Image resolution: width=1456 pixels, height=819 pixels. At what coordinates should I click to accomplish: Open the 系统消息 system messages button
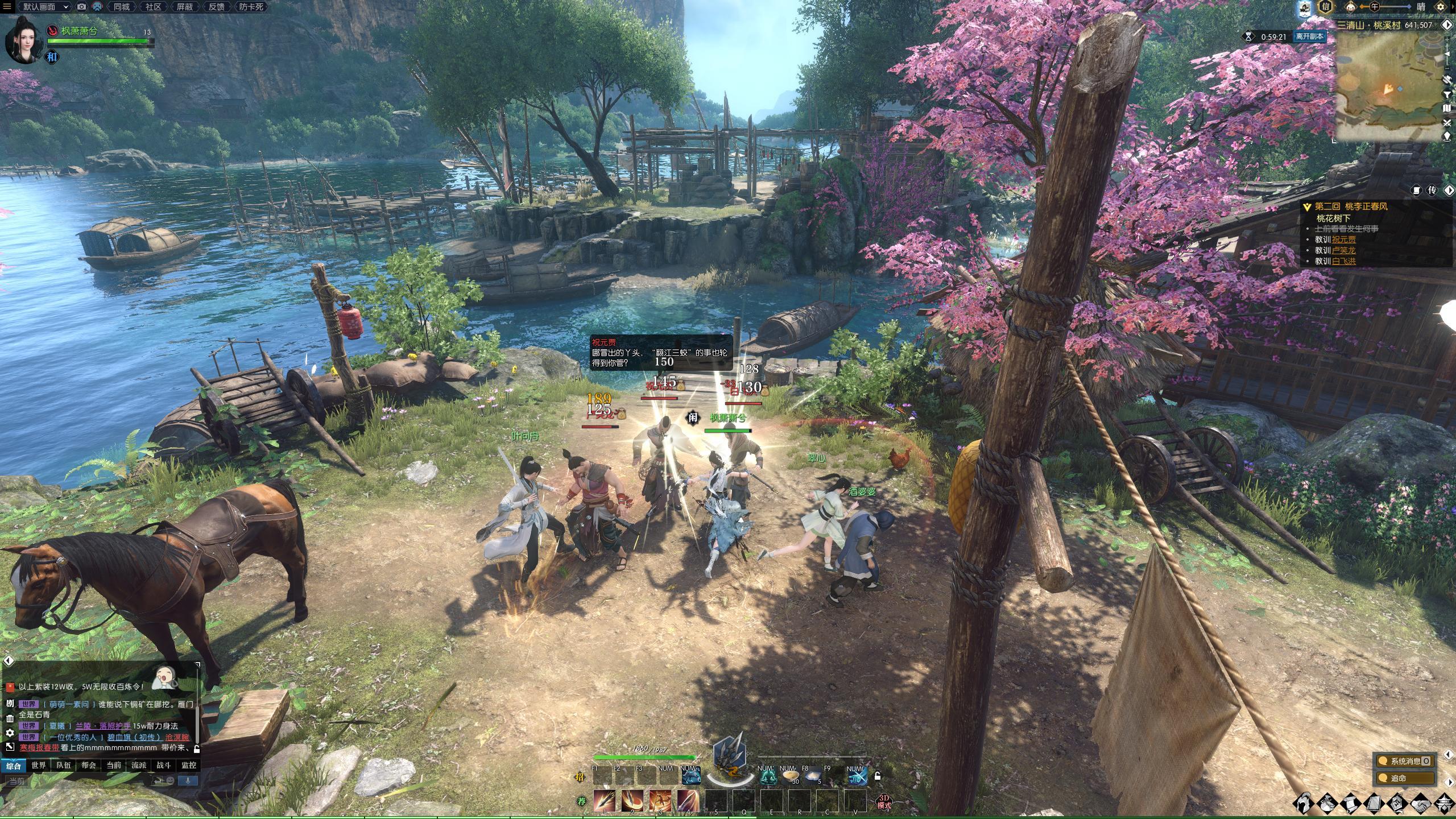(x=1405, y=761)
